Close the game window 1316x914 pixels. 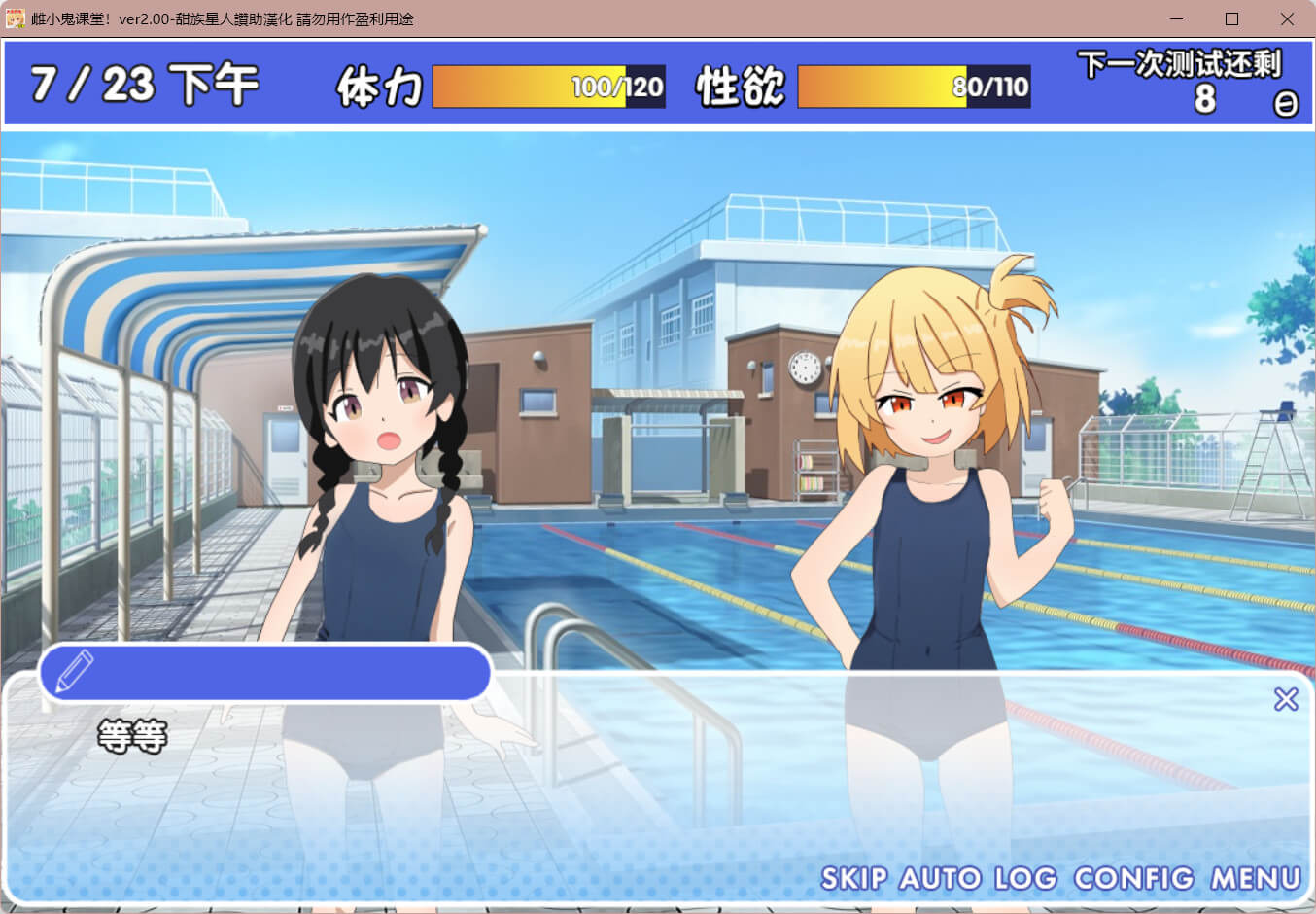click(x=1287, y=19)
